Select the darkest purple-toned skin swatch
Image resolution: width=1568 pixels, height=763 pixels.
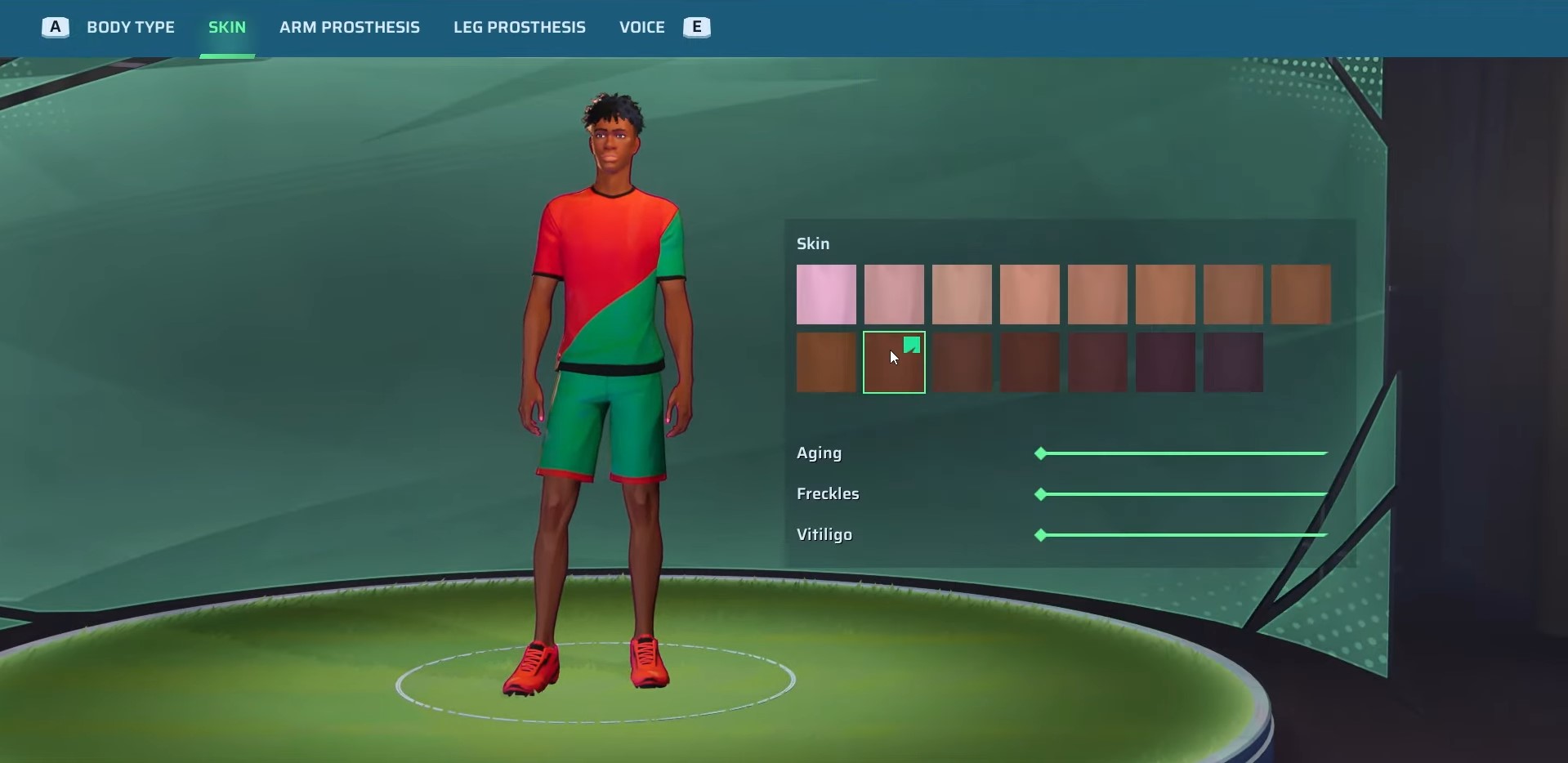tap(1233, 363)
